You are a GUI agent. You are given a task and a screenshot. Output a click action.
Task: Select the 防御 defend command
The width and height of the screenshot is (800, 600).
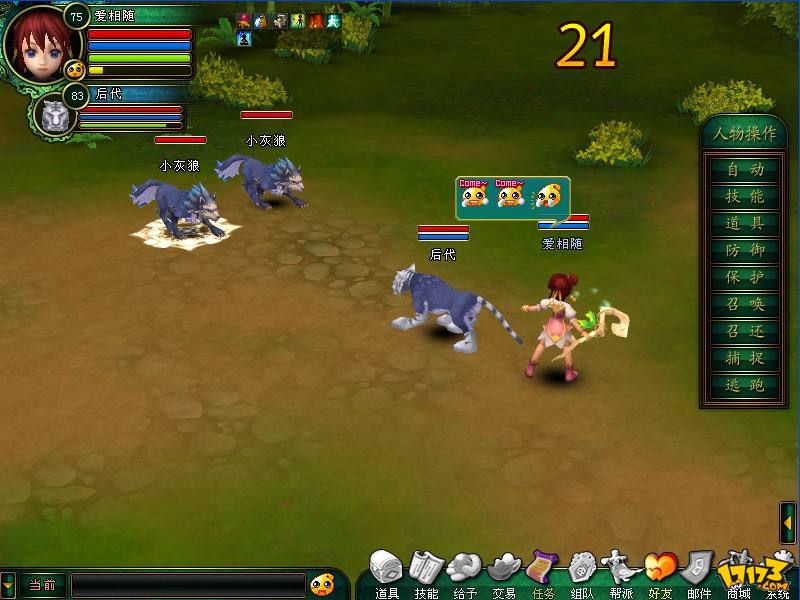pos(745,251)
